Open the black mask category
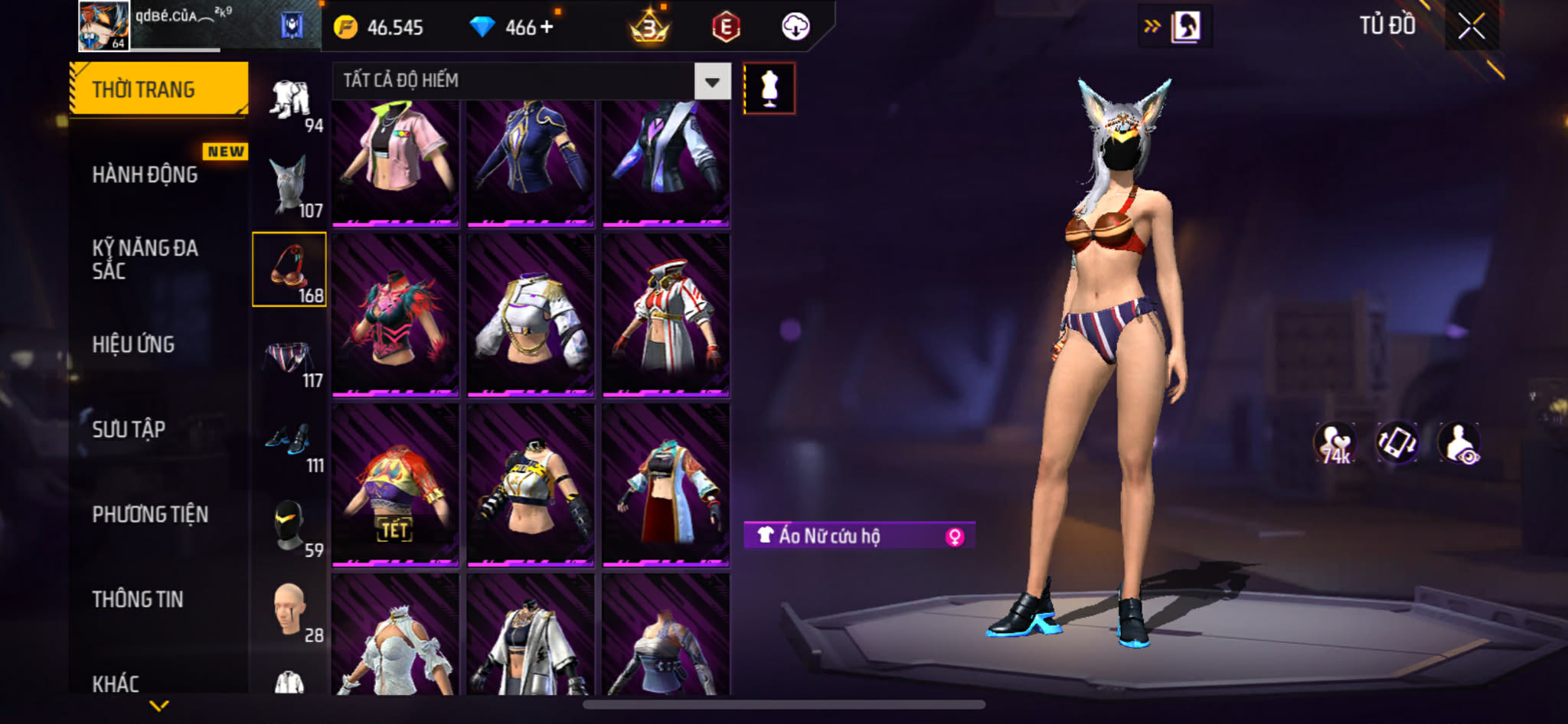Image resolution: width=1568 pixels, height=724 pixels. tap(289, 527)
